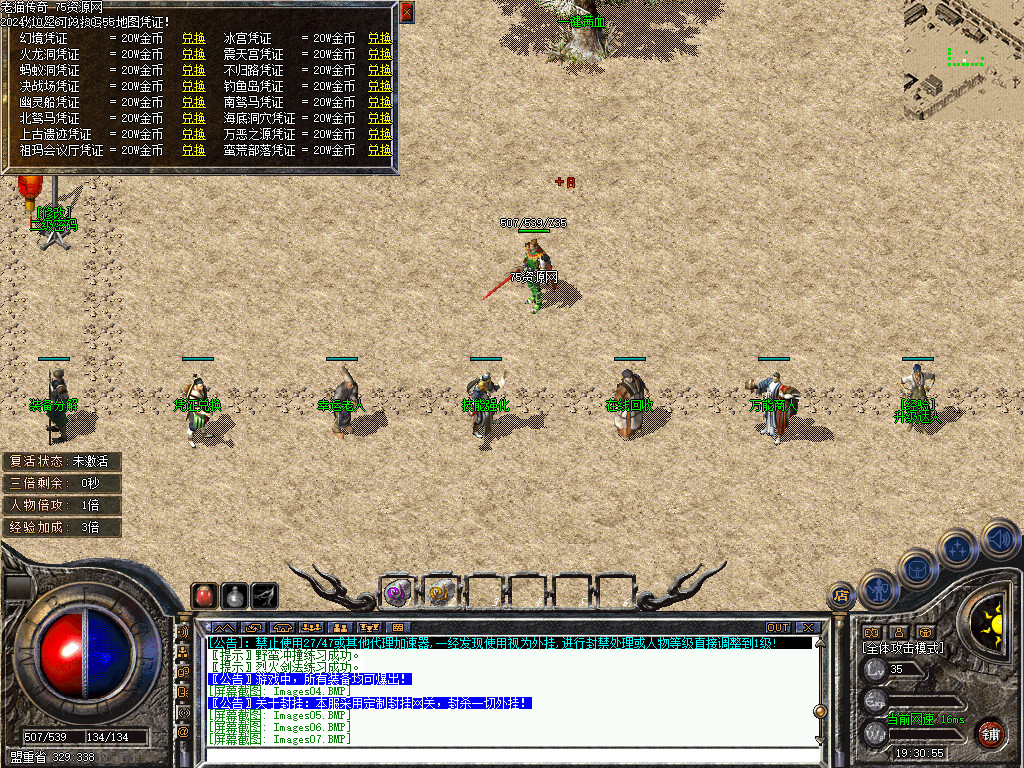
Task: Exchange for the 祖玛会议厅凭证 voucher
Action: [193, 151]
